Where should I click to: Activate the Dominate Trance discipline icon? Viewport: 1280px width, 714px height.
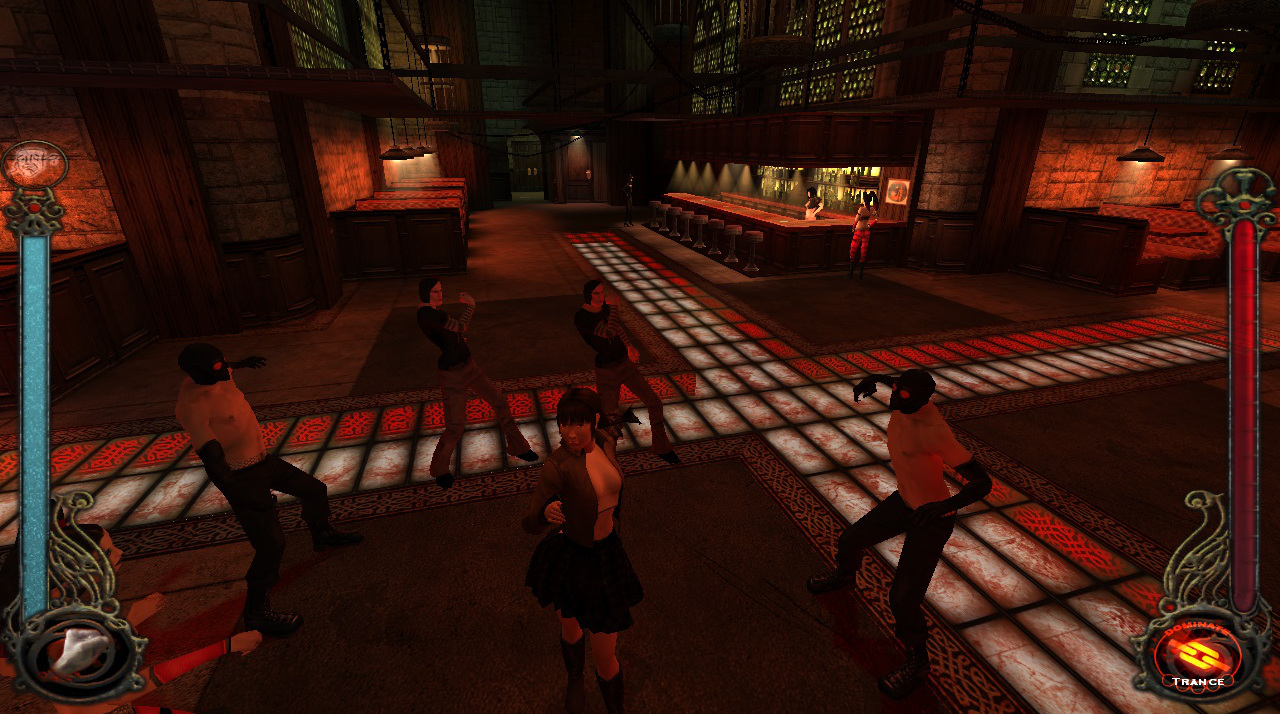click(x=1197, y=655)
